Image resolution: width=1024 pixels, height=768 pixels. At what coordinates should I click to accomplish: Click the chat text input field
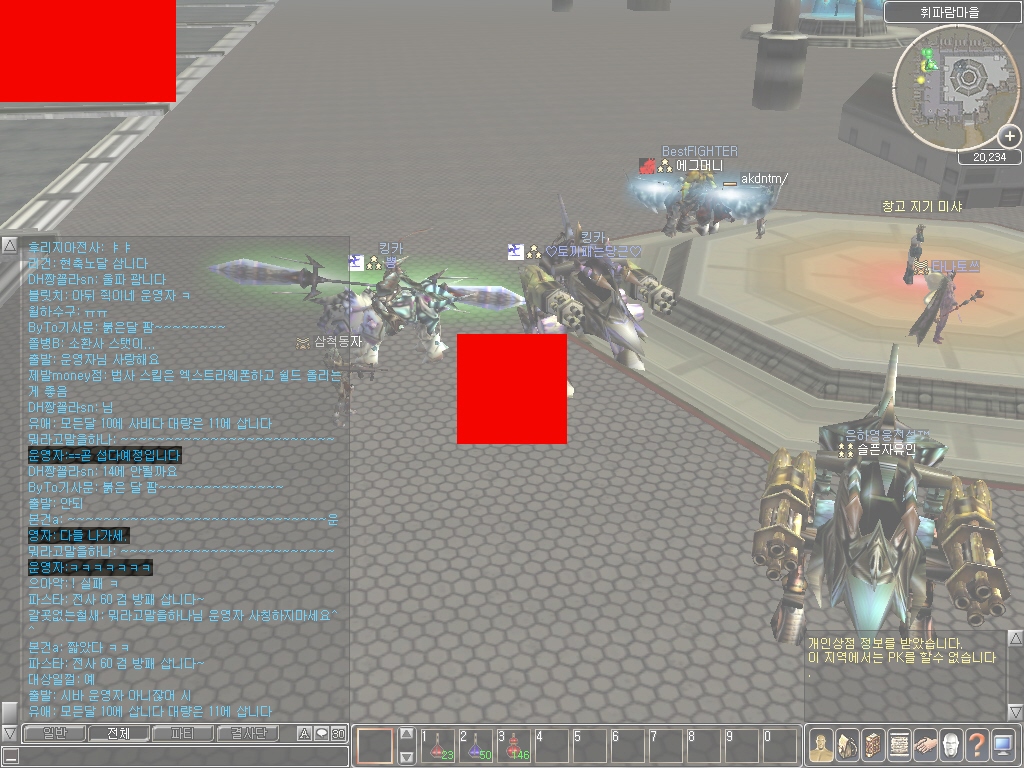(175, 756)
